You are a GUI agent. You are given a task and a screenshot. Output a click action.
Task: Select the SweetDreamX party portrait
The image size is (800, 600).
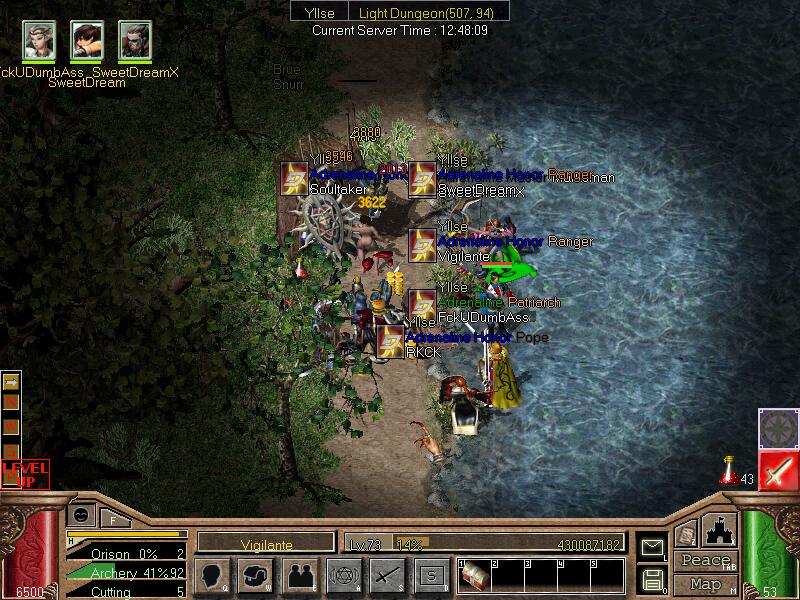[x=135, y=40]
